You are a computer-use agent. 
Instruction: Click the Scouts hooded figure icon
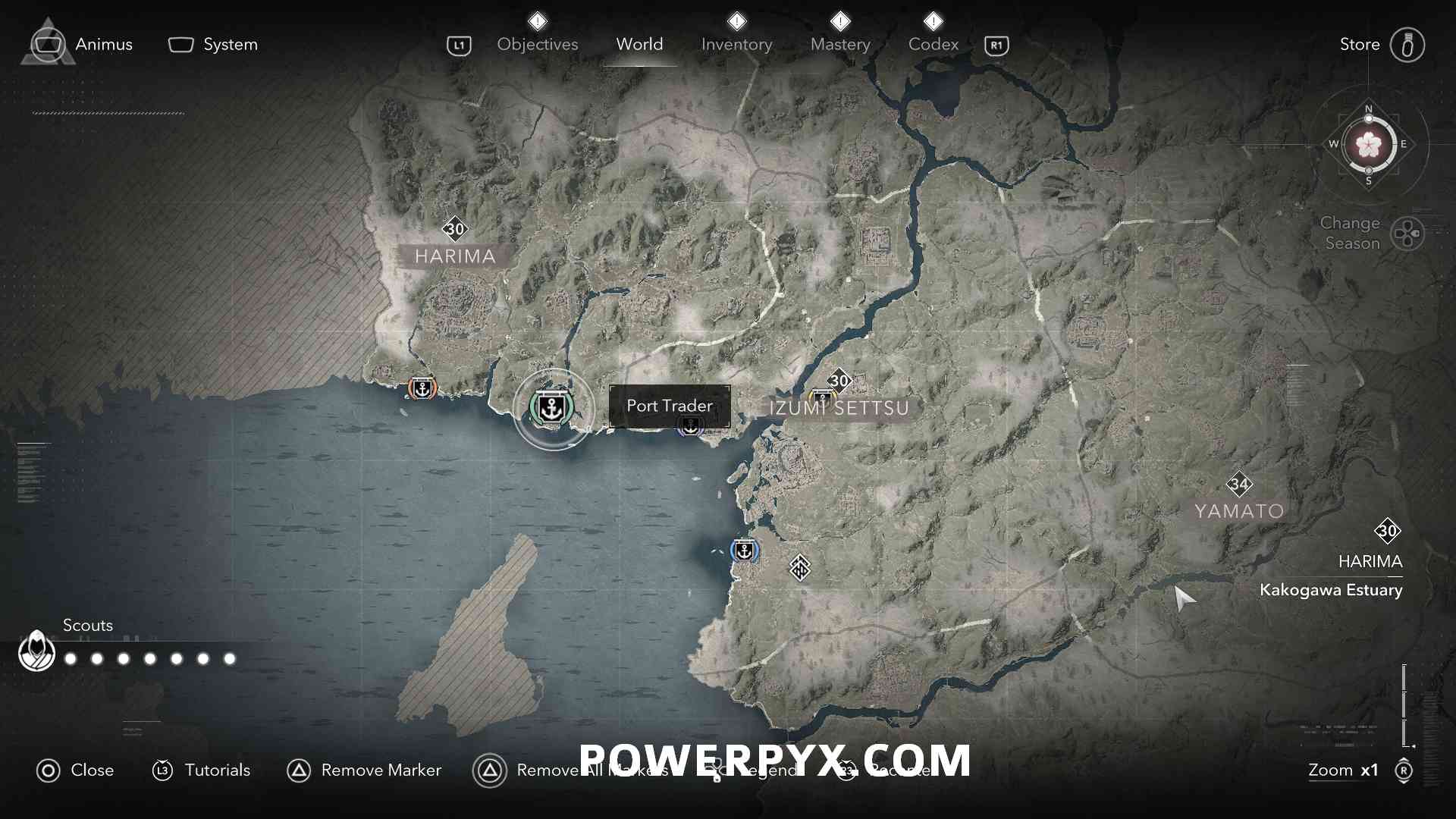pyautogui.click(x=36, y=651)
